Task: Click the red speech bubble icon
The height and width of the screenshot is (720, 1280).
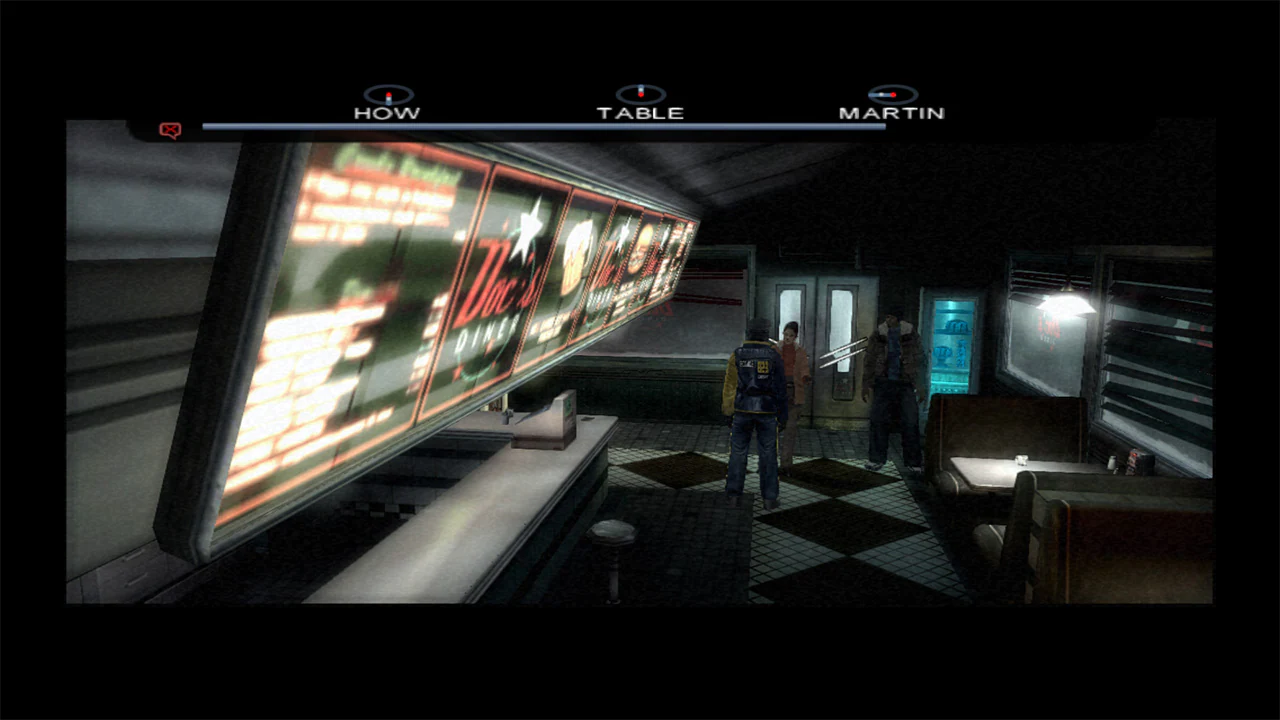Action: 170,130
